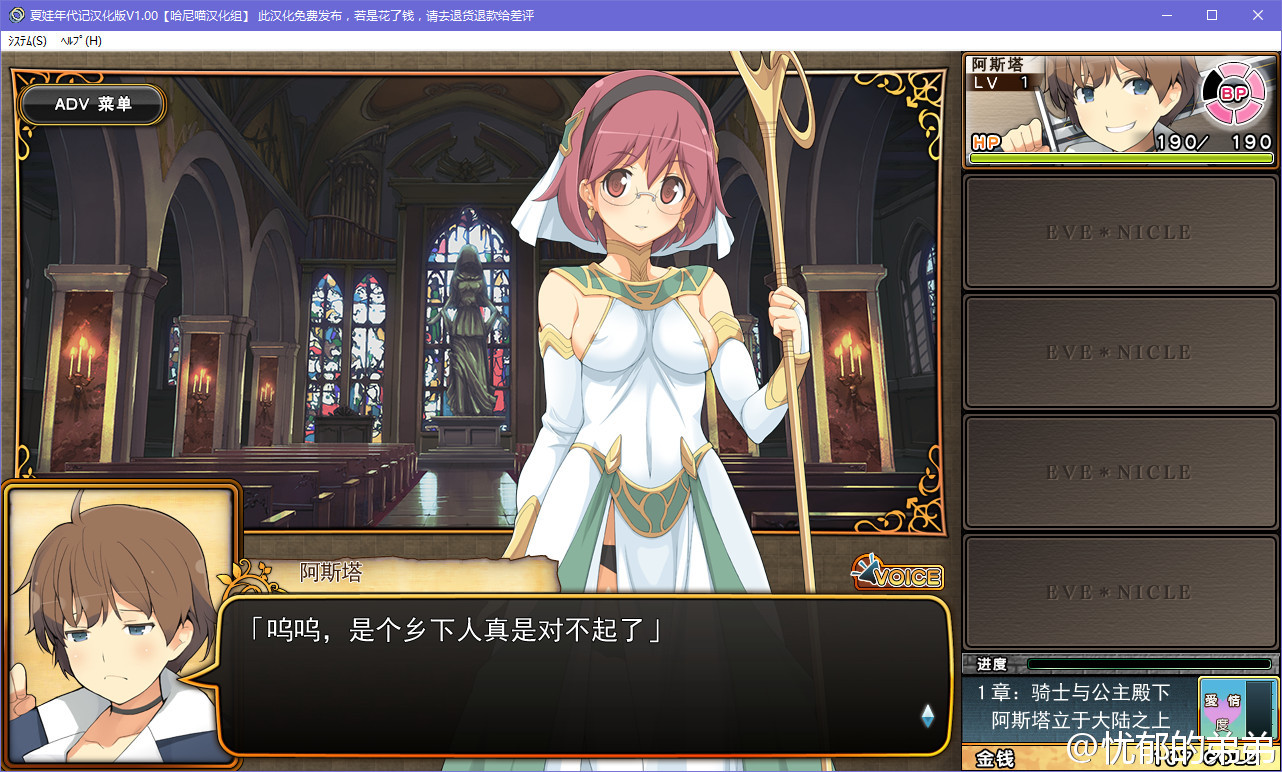Screen dimensions: 1282x772
Task: Close the game window
Action: click(1258, 15)
